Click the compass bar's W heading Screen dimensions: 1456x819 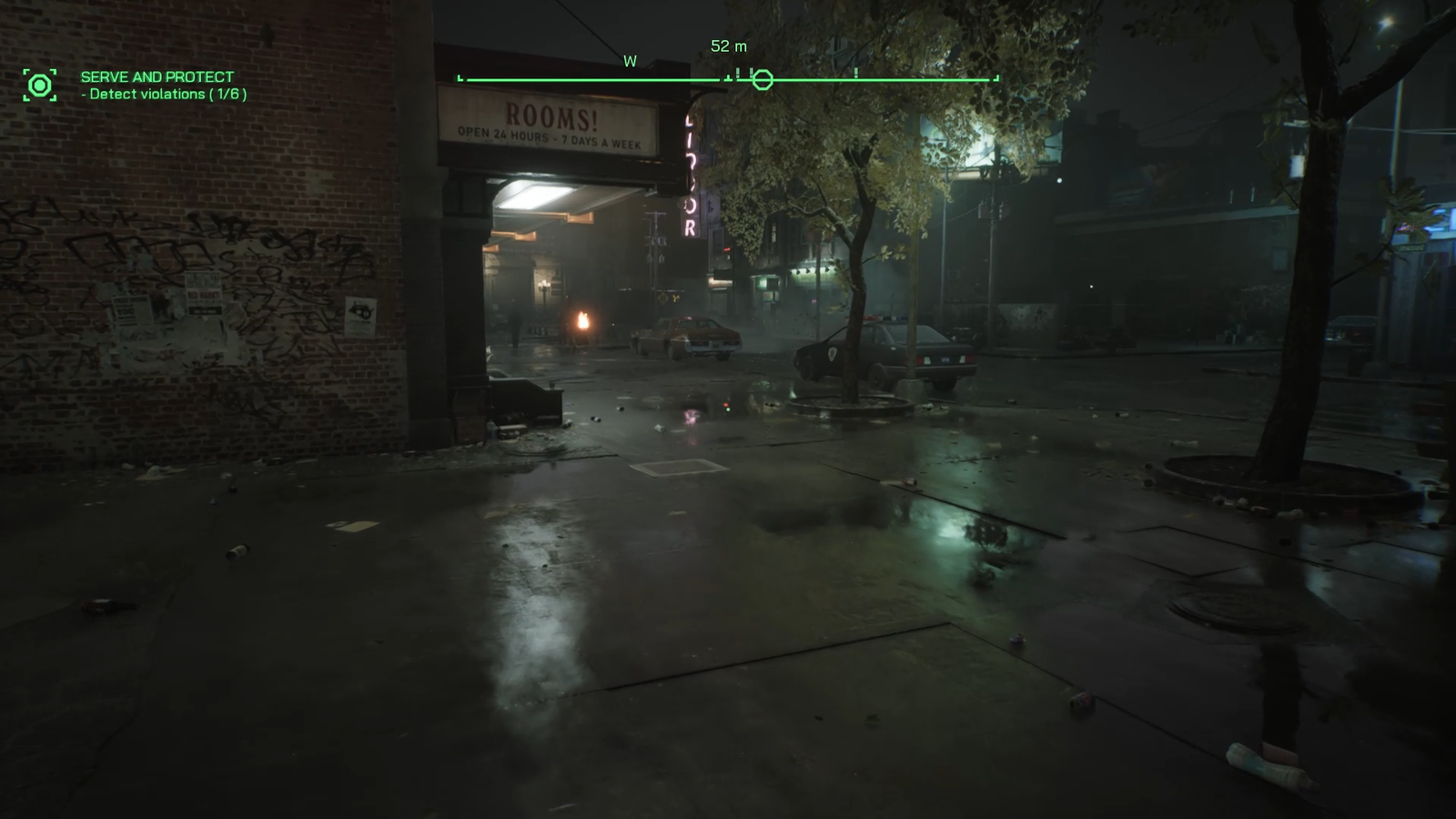pyautogui.click(x=630, y=62)
